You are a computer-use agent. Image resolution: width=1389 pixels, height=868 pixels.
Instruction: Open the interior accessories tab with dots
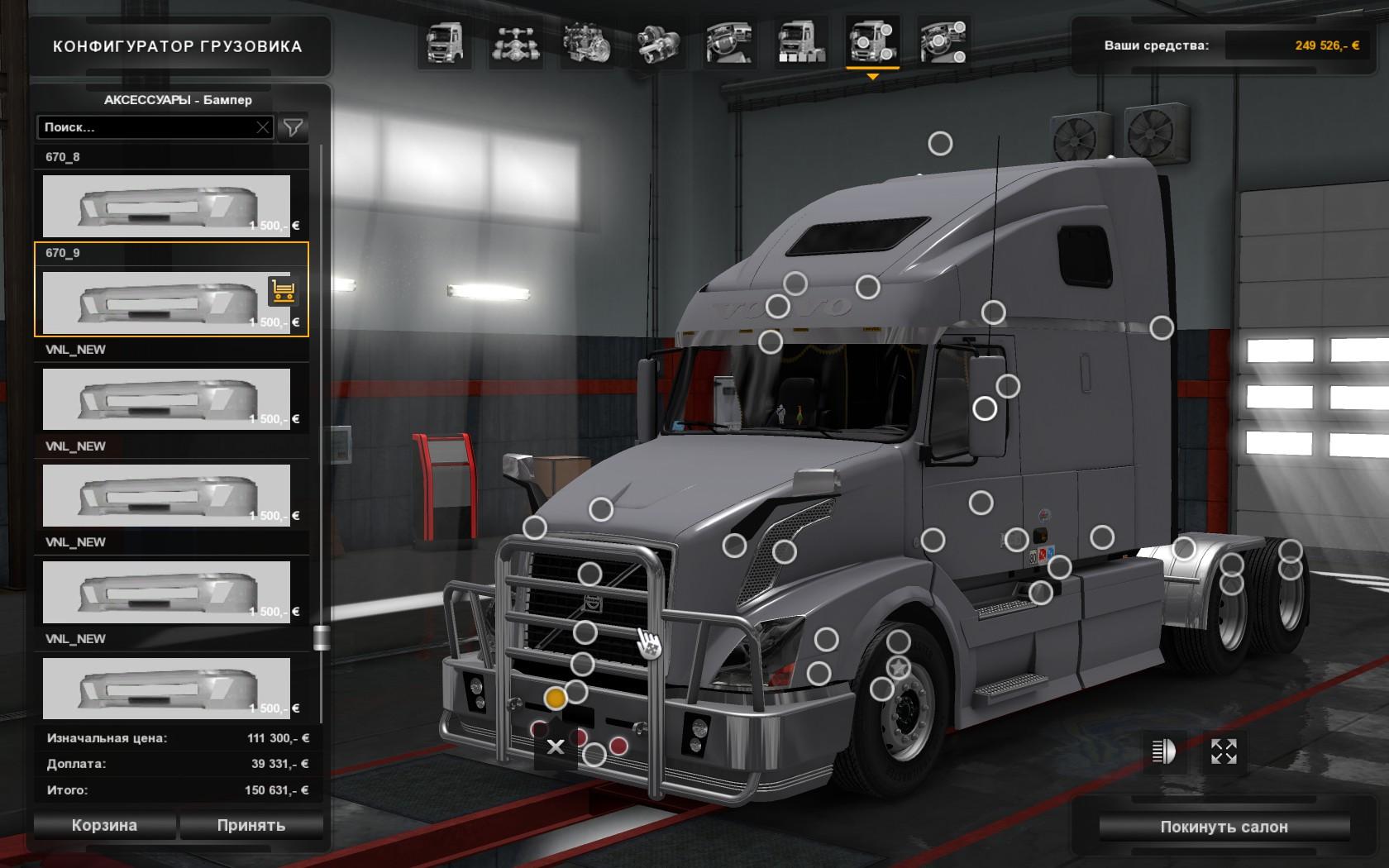[x=943, y=43]
